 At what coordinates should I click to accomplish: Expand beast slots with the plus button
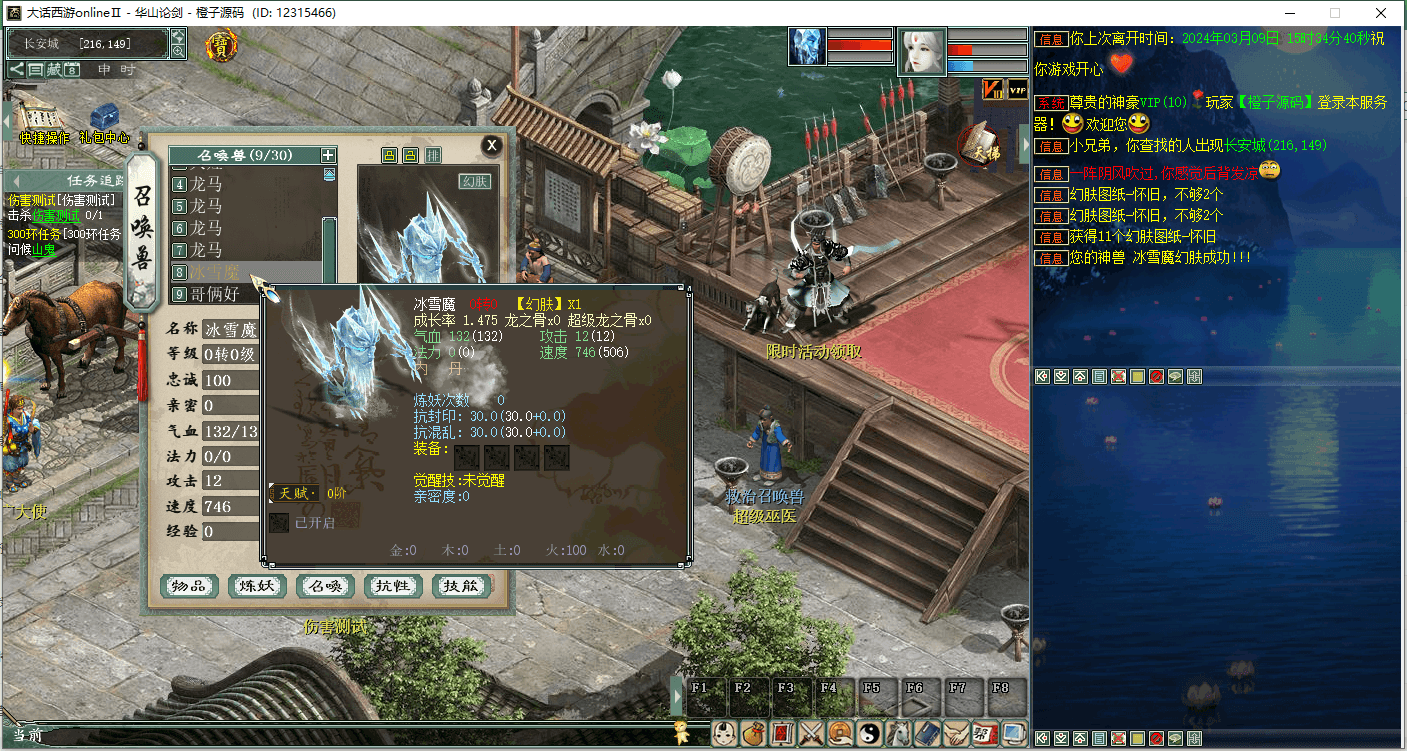tap(328, 155)
